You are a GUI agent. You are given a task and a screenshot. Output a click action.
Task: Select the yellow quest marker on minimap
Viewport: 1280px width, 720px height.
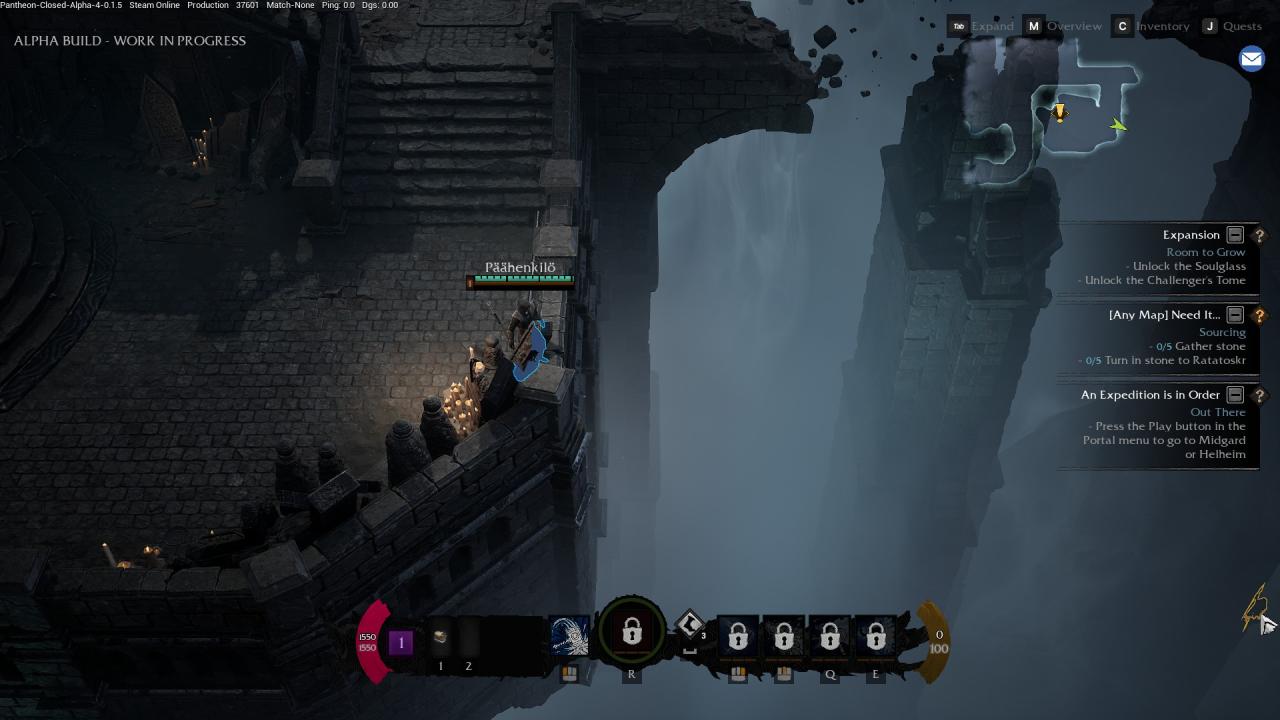click(x=1059, y=113)
